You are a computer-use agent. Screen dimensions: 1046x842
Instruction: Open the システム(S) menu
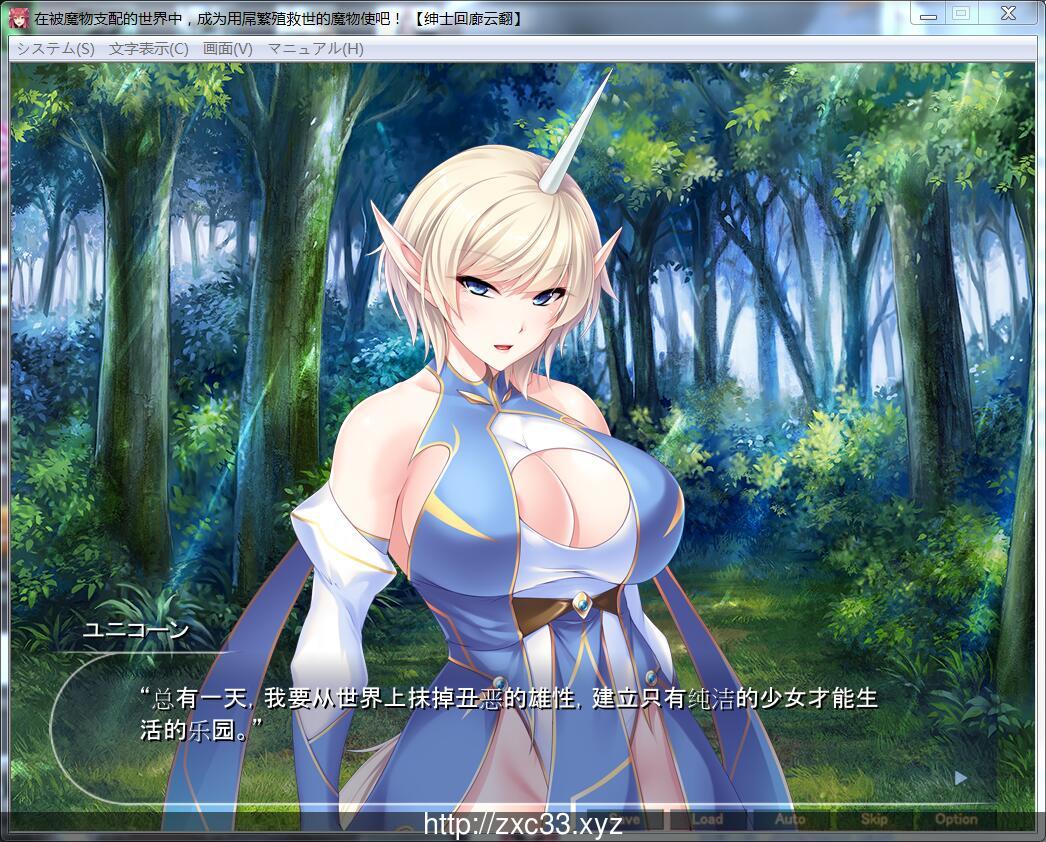(x=55, y=49)
